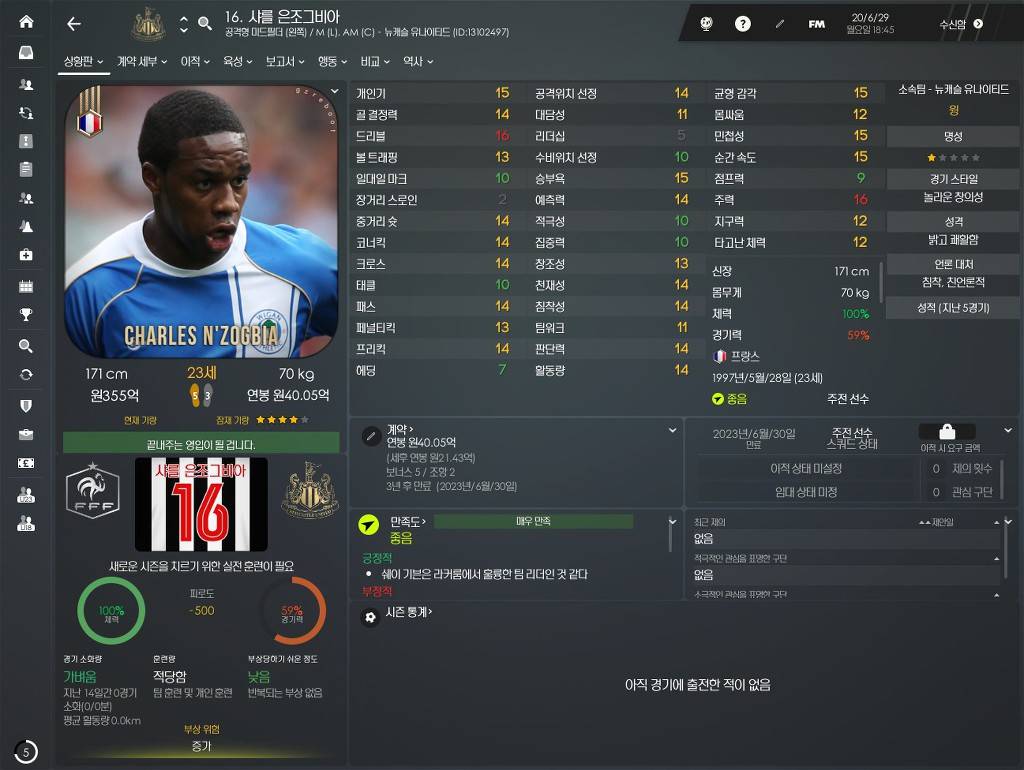Open the 성적 (지난 5경기) form button
Image resolution: width=1024 pixels, height=770 pixels.
click(x=953, y=308)
